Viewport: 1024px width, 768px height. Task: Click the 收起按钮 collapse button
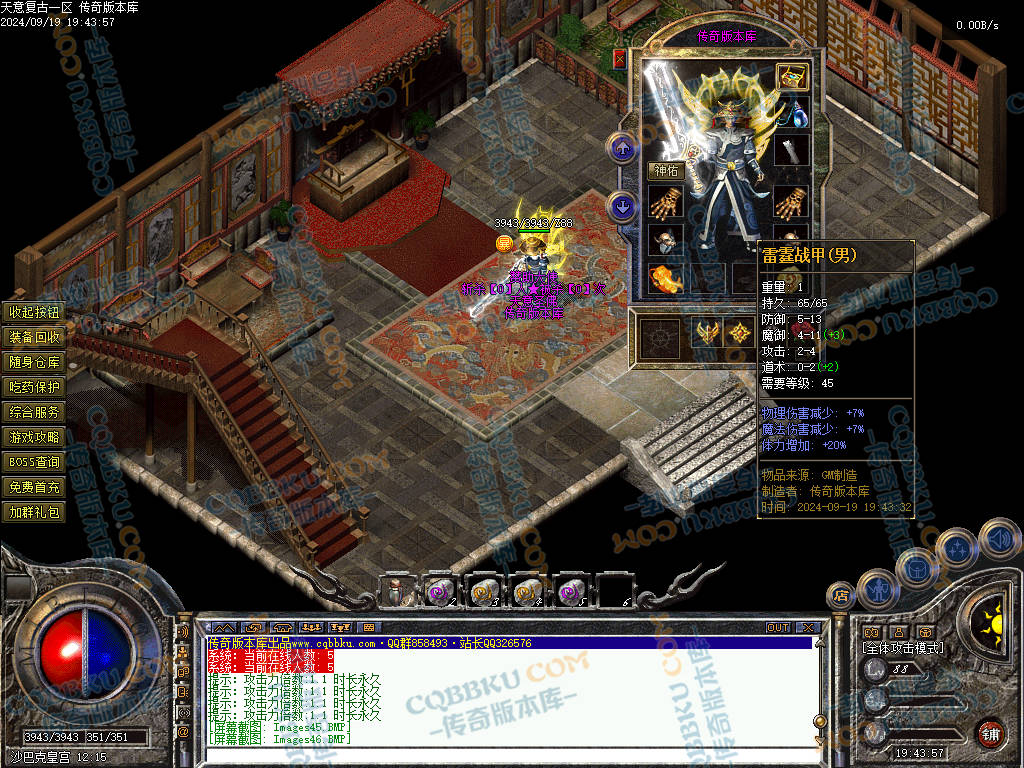click(x=35, y=312)
